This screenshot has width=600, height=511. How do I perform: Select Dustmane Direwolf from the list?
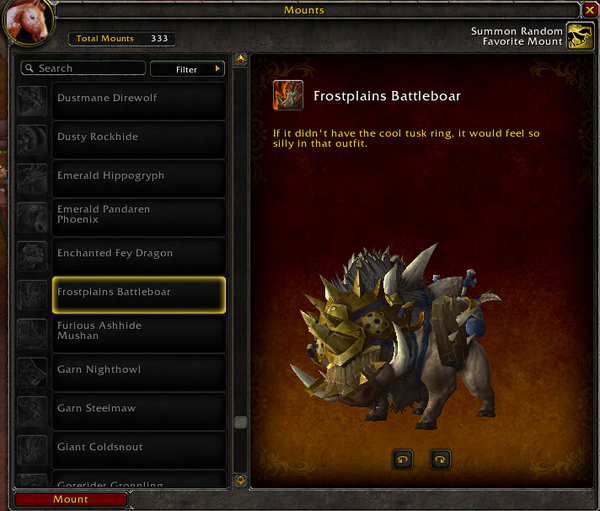point(138,98)
